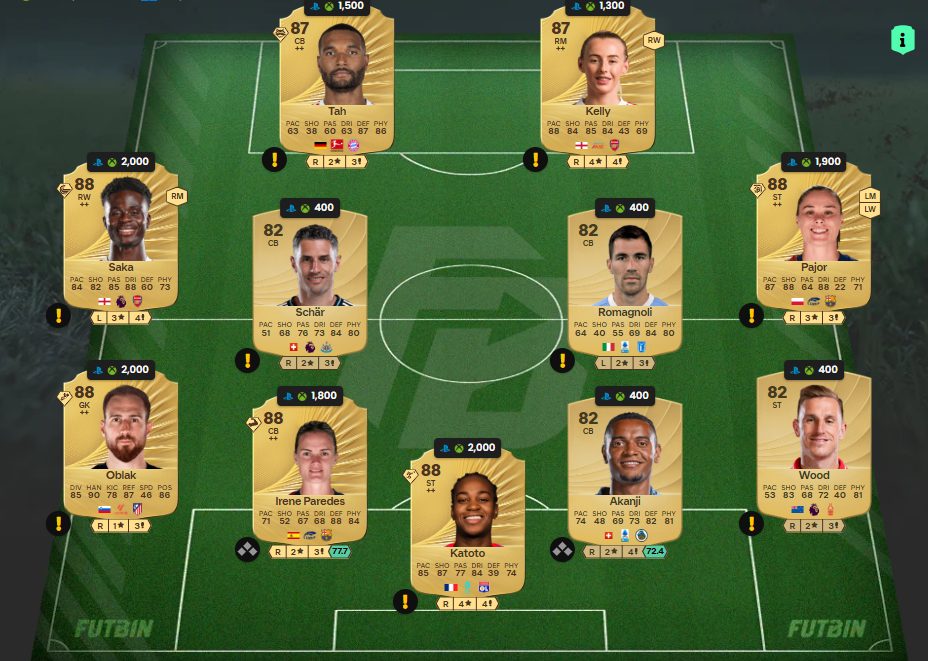Screen dimensions: 928x661
Task: Click the warning icon beside Oblak
Action: point(58,523)
